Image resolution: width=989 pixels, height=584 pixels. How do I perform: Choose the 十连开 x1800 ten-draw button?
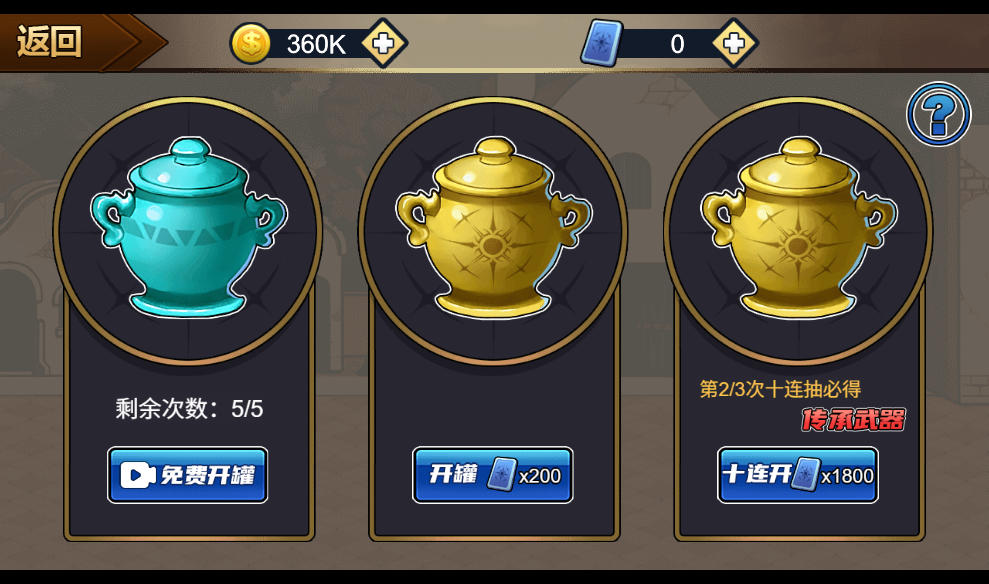click(798, 475)
